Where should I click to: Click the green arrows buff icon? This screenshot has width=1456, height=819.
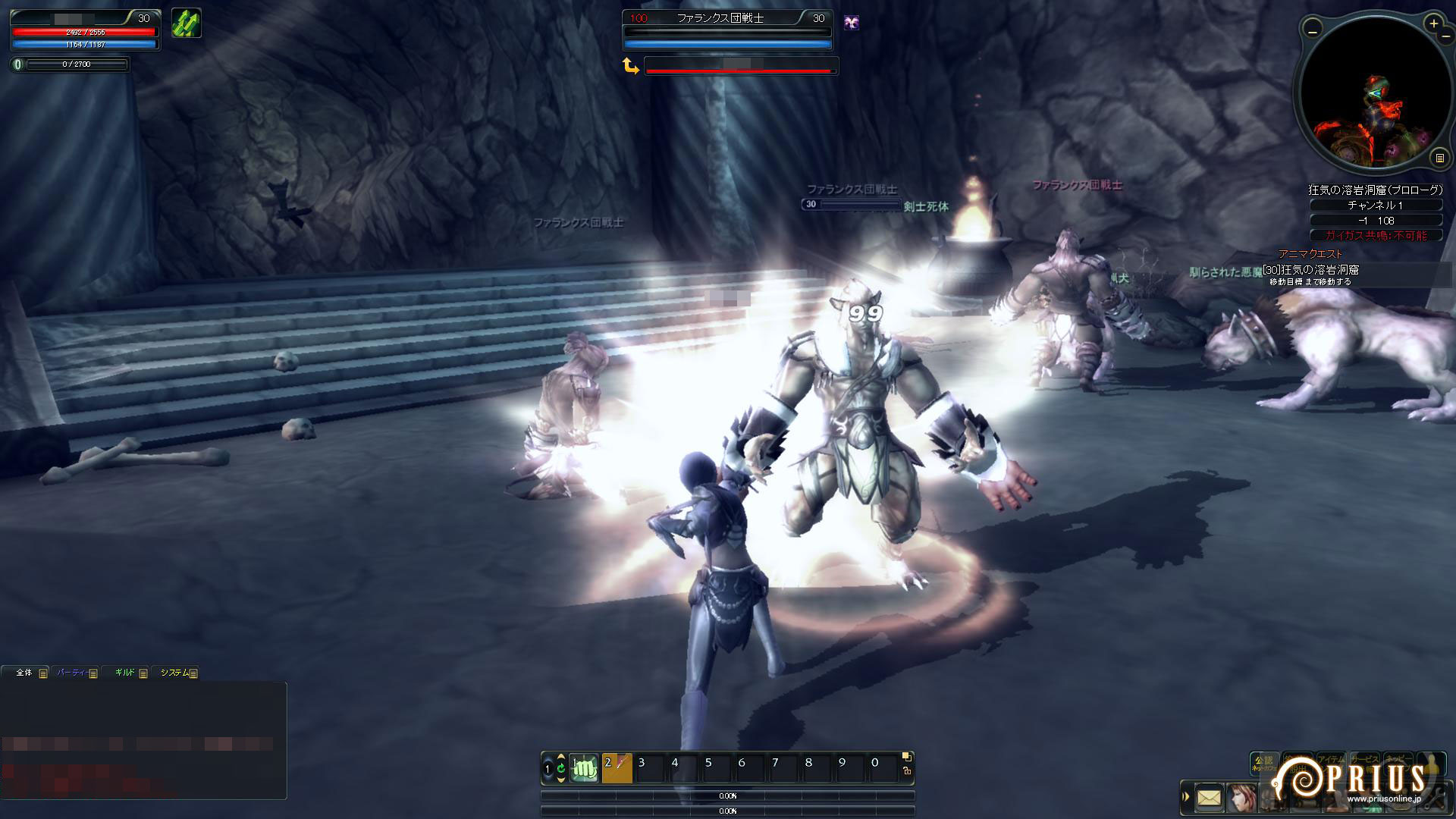click(186, 24)
